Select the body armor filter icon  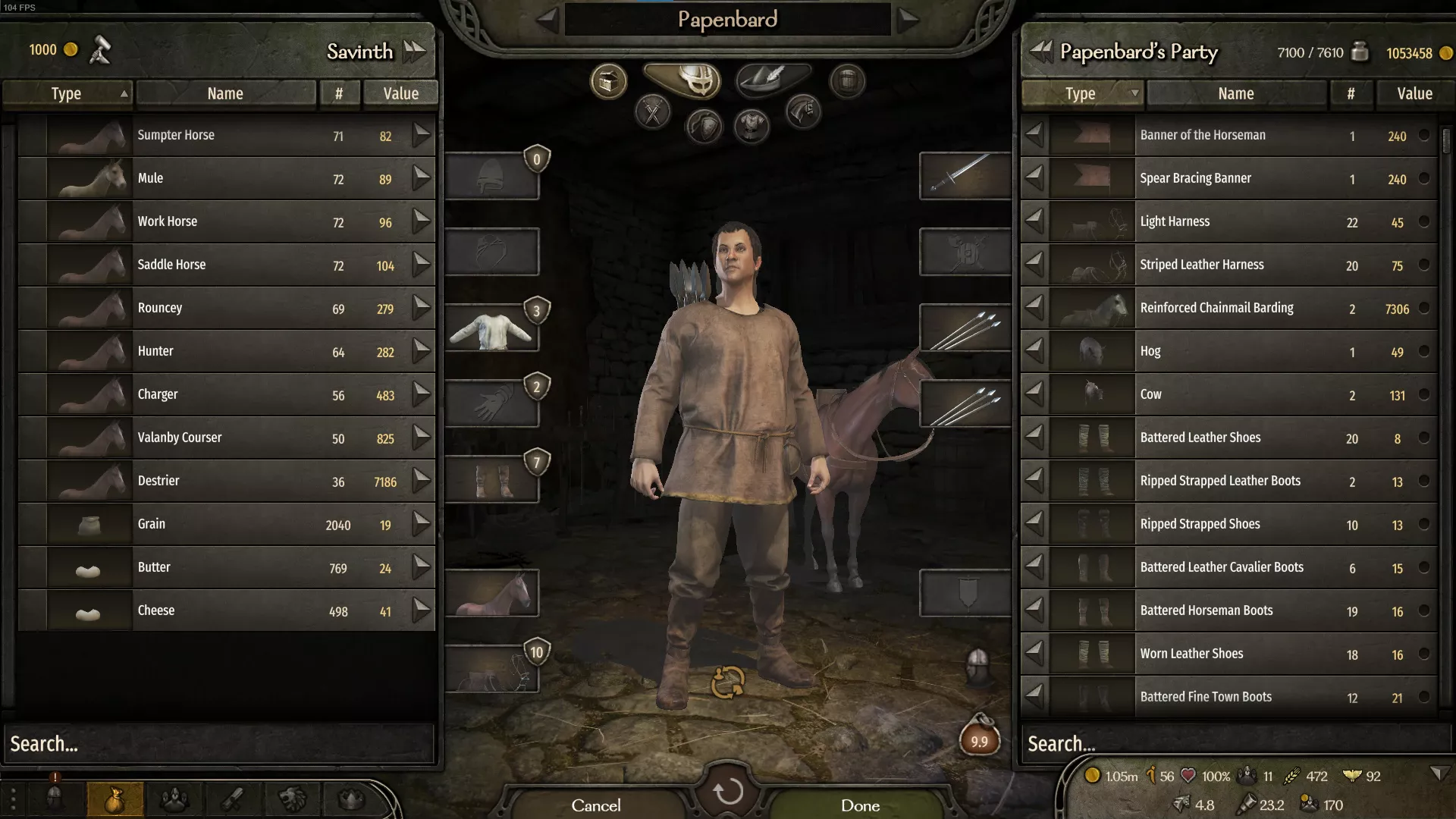(751, 127)
